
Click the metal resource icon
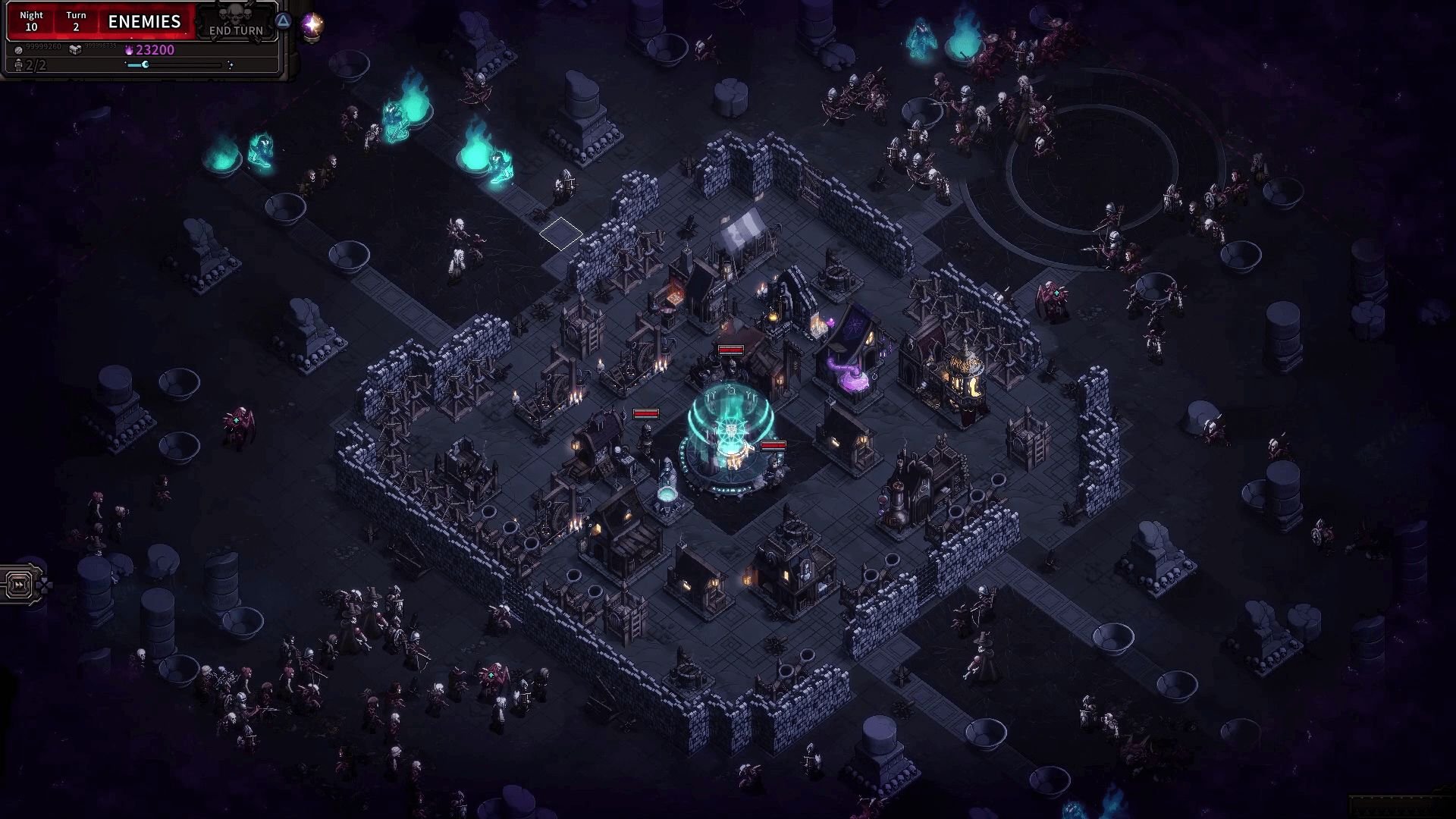(19, 51)
